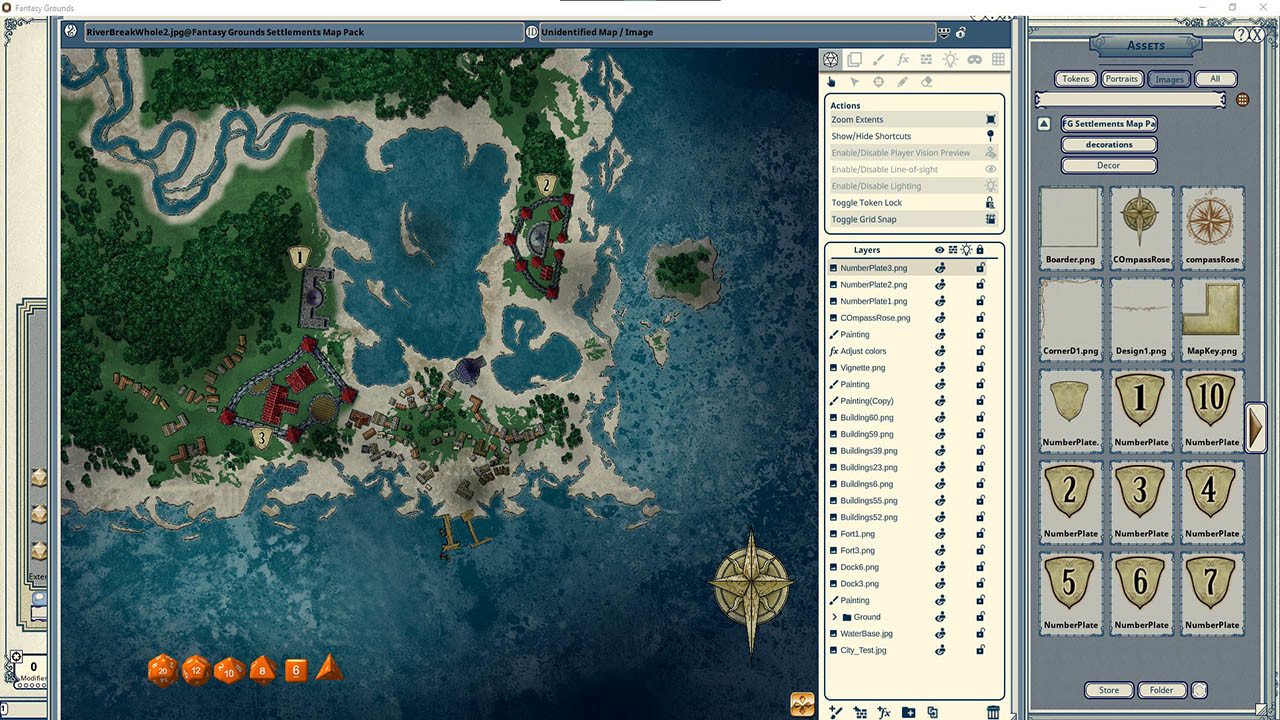
Task: Switch to the Portraits tab in Assets
Action: pyautogui.click(x=1121, y=78)
